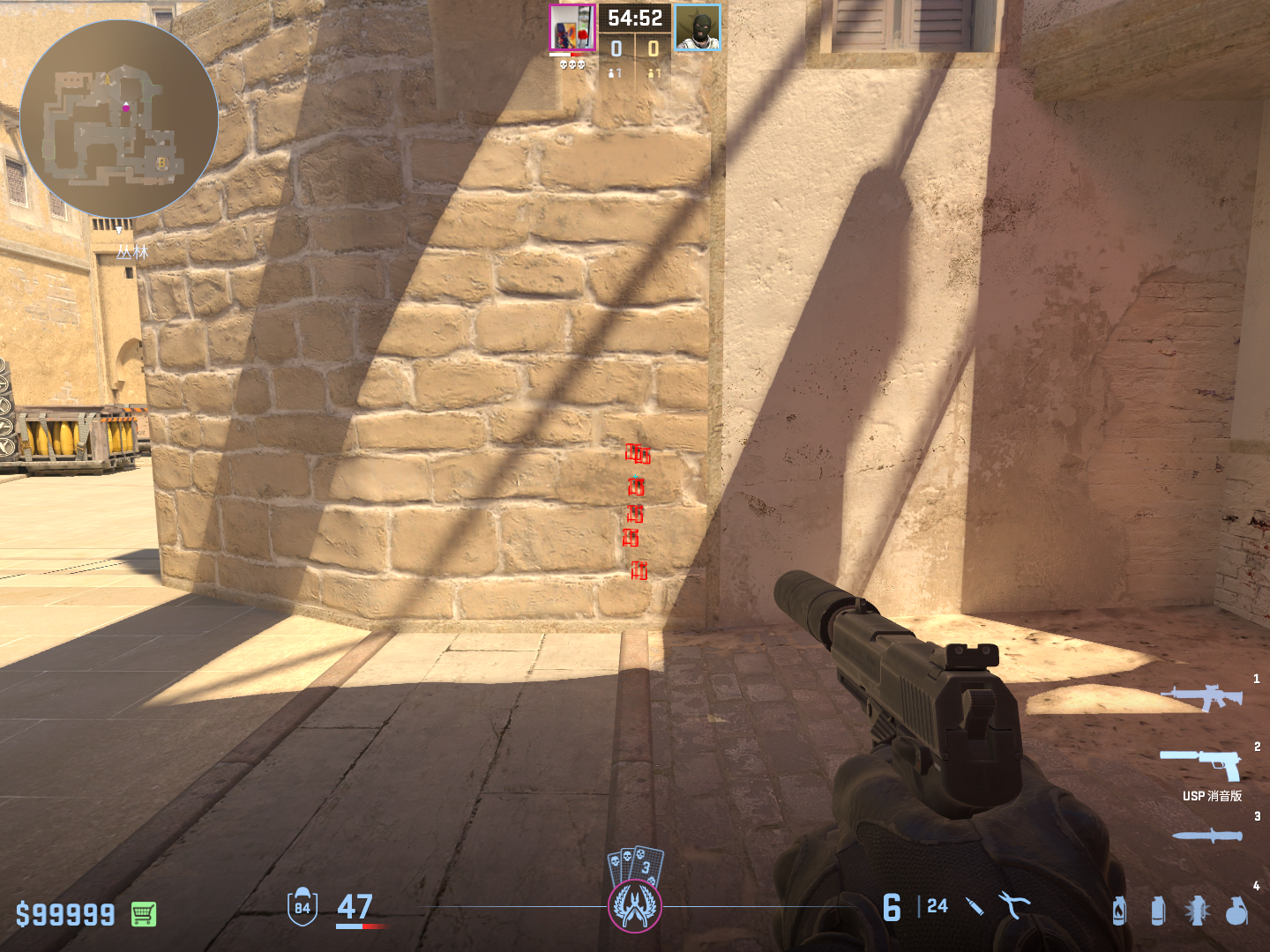
Task: Click the masked enemy player avatar
Action: click(x=698, y=28)
